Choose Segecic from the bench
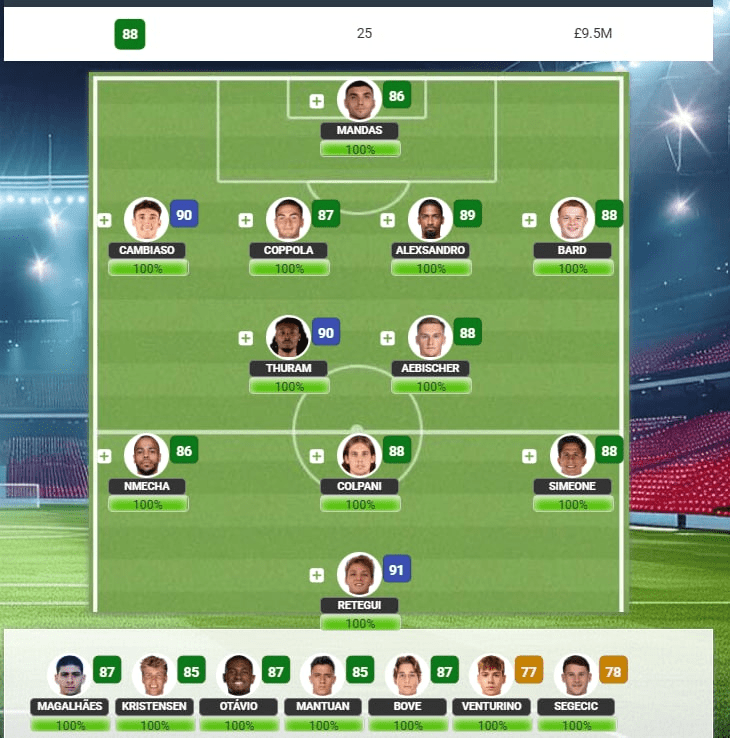730x738 pixels. [576, 675]
